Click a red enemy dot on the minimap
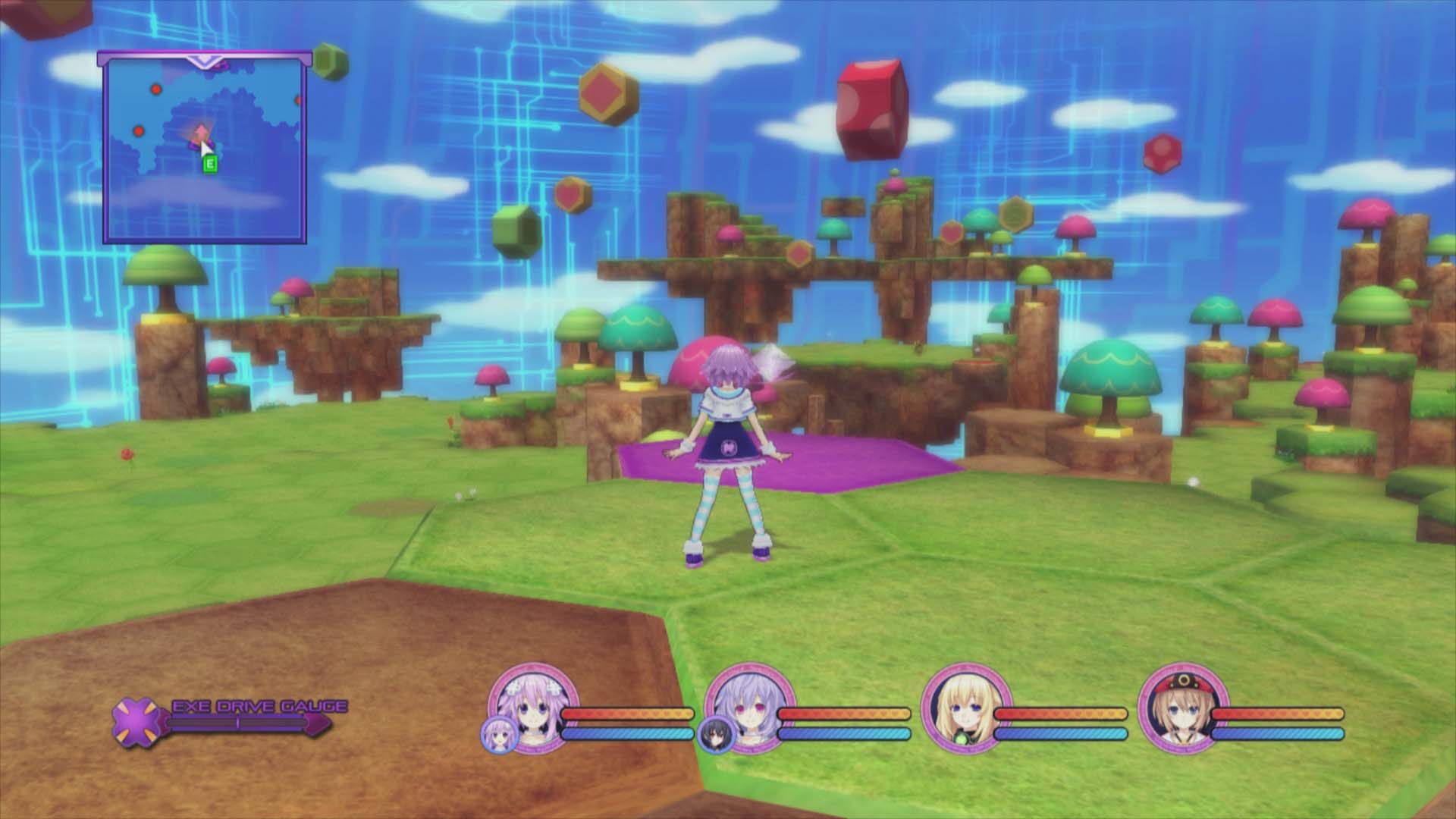The image size is (1456, 819). click(x=157, y=89)
